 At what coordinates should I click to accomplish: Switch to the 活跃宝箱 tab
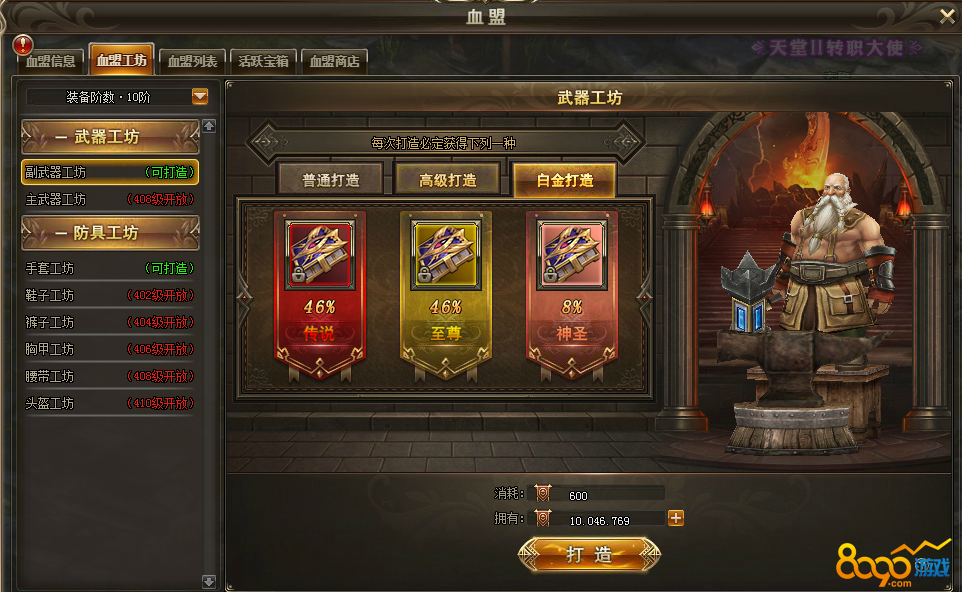pyautogui.click(x=263, y=61)
